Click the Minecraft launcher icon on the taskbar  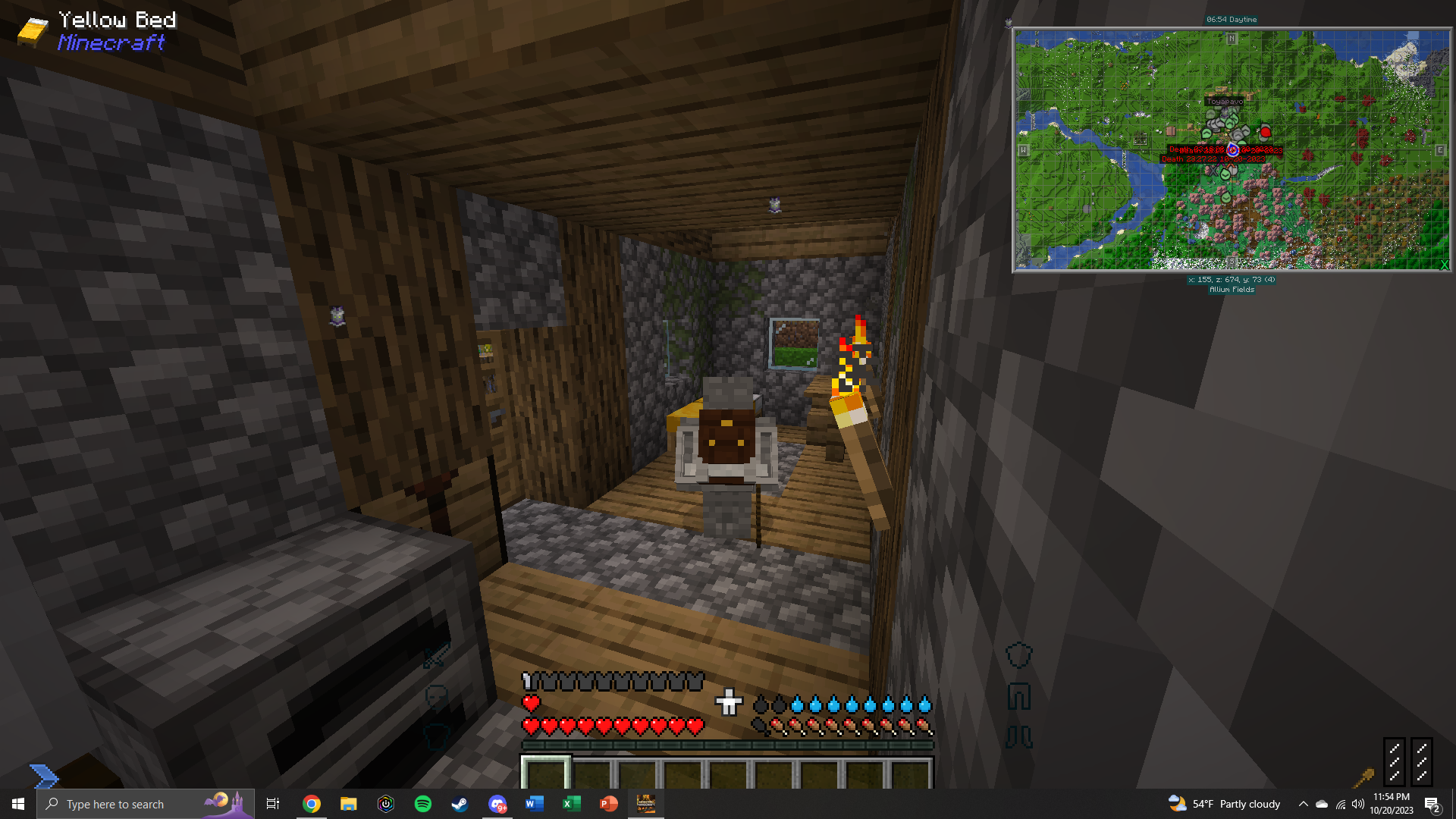coord(646,804)
